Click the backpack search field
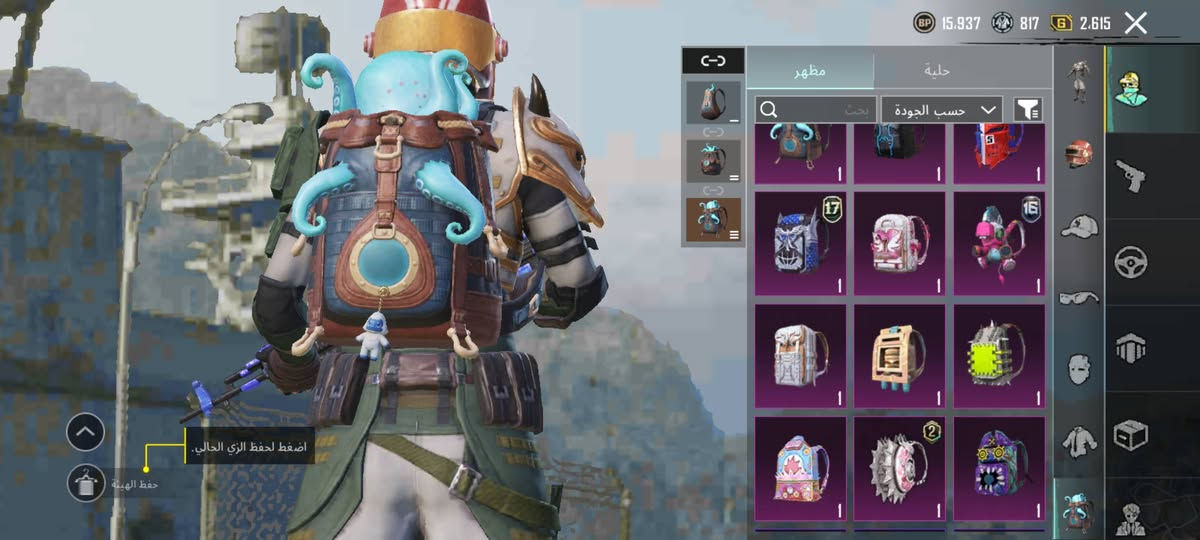1200x540 pixels. (x=815, y=109)
